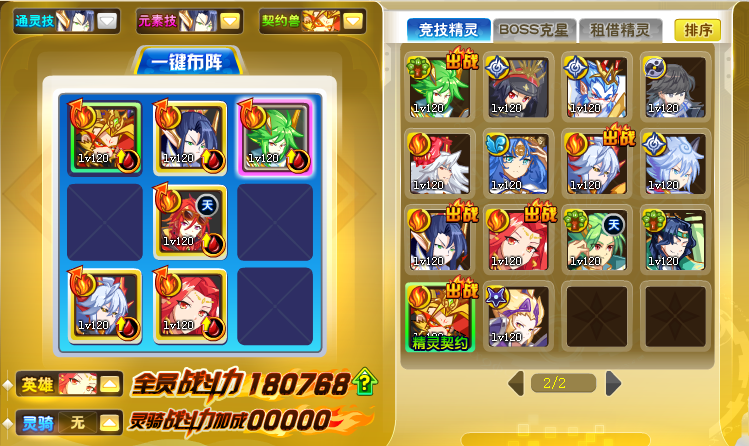Screen dimensions: 749x446
Task: Expand the 英雄 hero selector
Action: (x=109, y=383)
